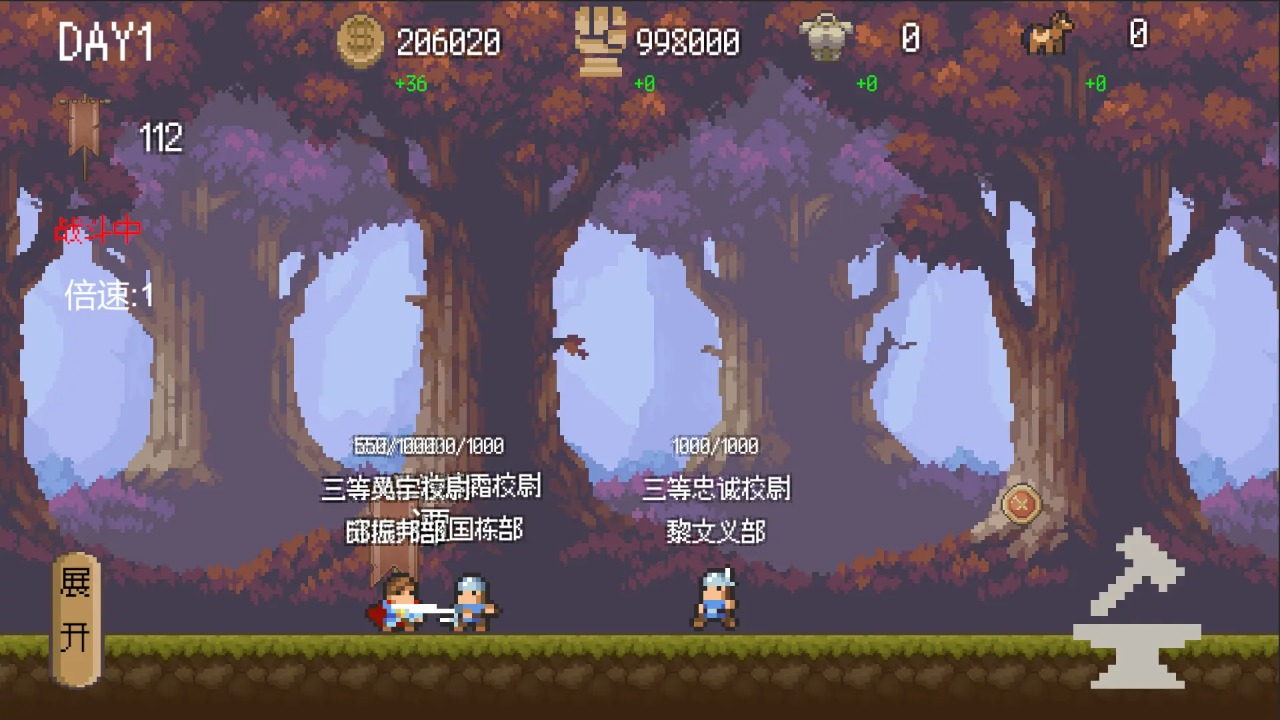Open the DAY1 day counter
Image resolution: width=1280 pixels, height=720 pixels.
click(104, 44)
